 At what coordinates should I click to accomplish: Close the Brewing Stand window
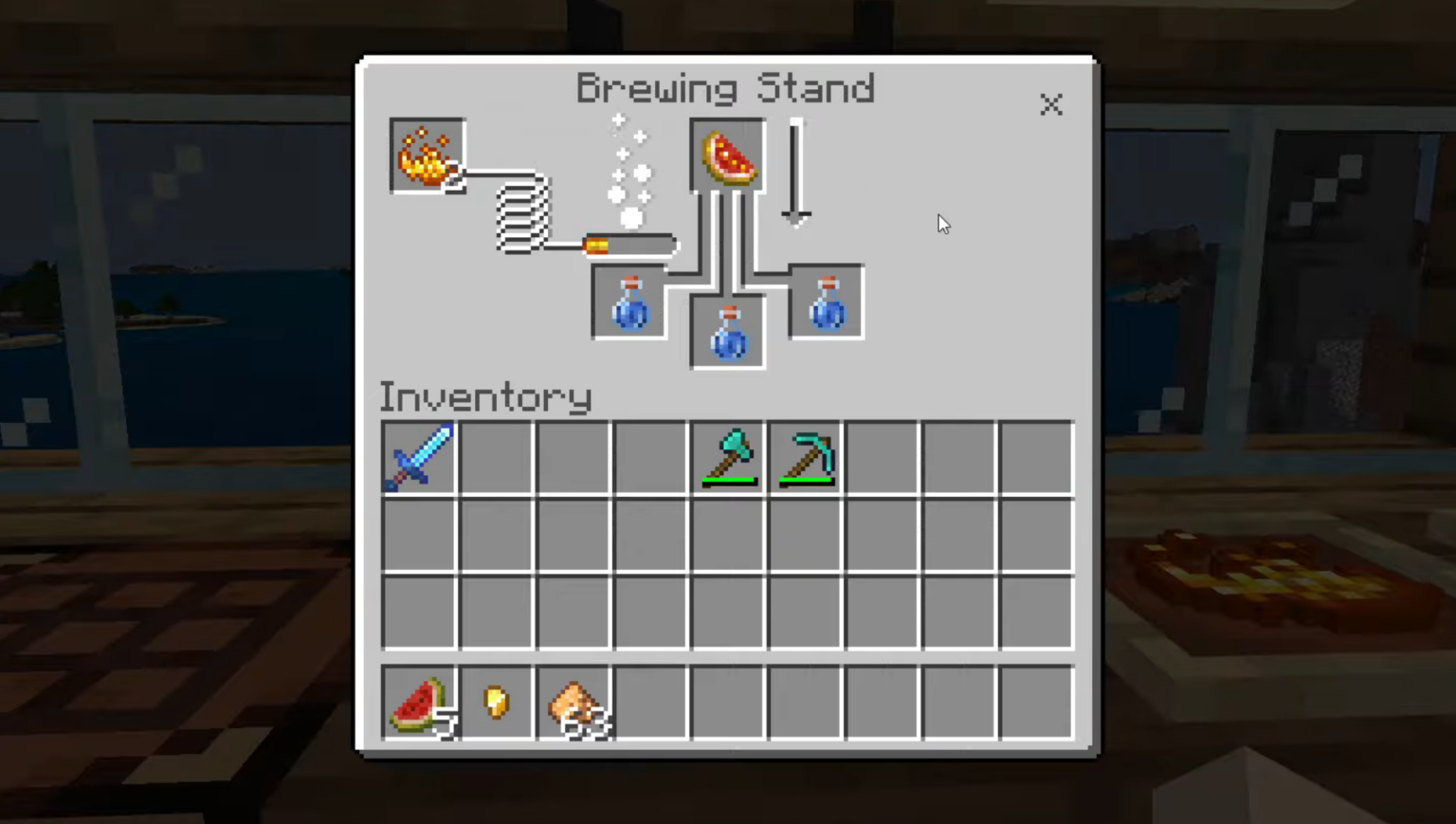[x=1051, y=105]
